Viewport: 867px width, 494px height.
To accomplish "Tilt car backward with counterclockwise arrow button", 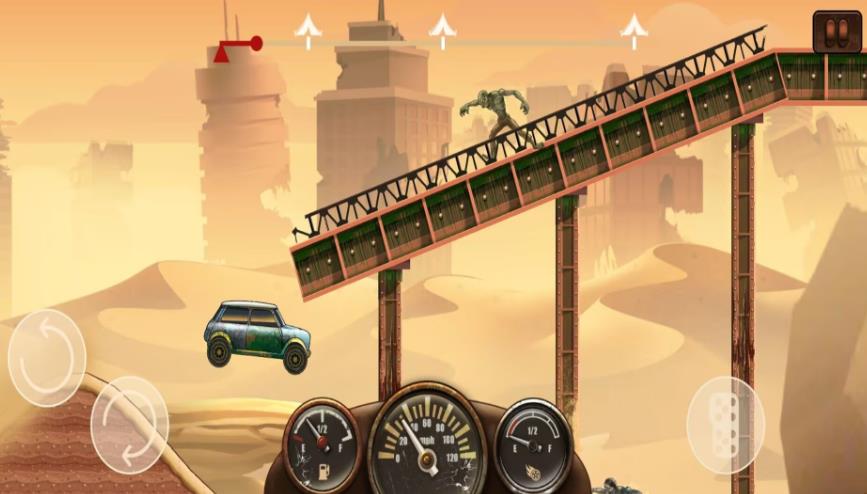I will pos(47,357).
